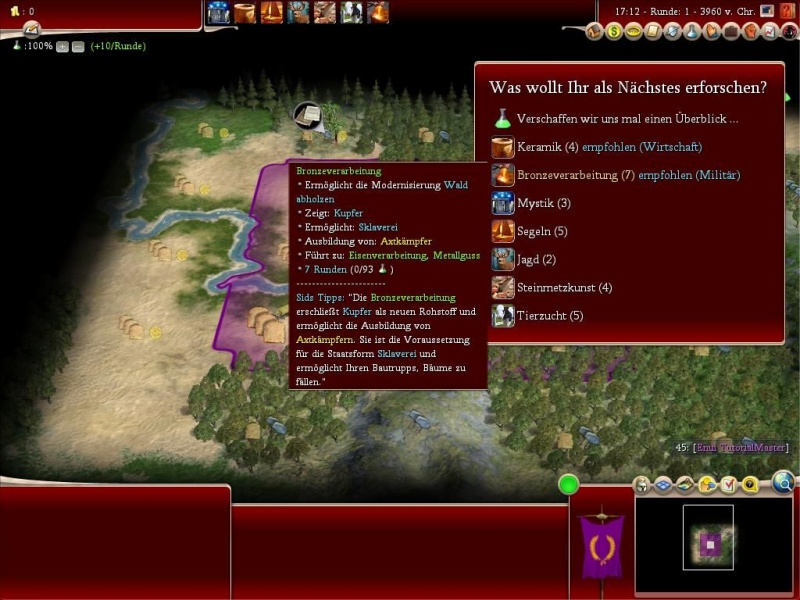Image resolution: width=800 pixels, height=600 pixels.
Task: Open the globe view magnifier icon
Action: pos(783,484)
